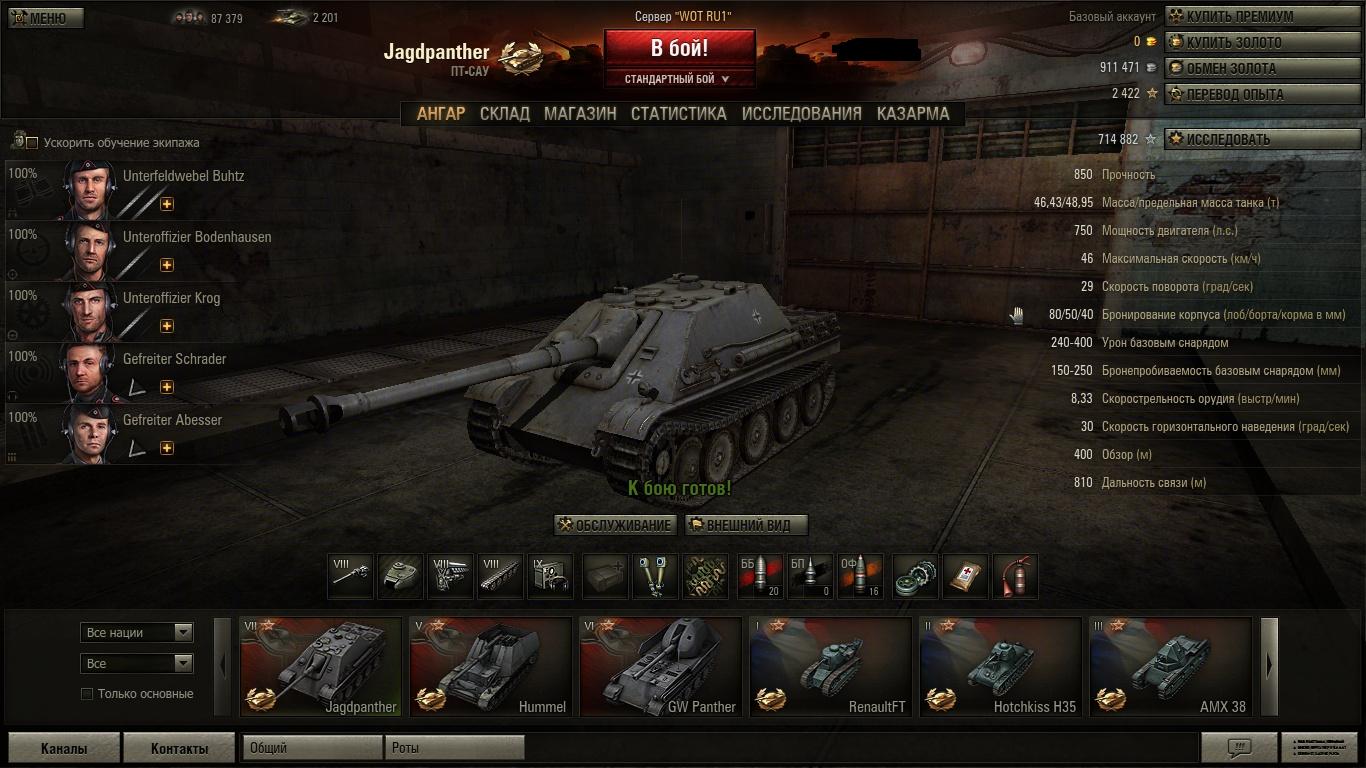
Task: Toggle the Только основные checkbox
Action: click(87, 694)
